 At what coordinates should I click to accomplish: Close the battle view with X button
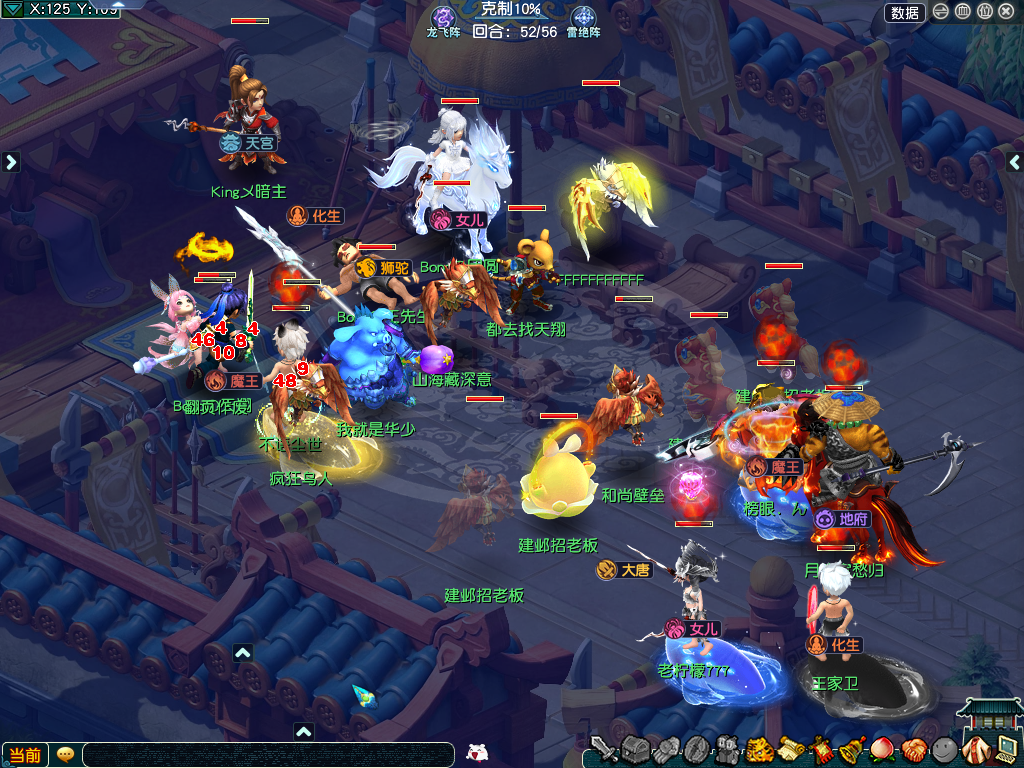pos(1007,12)
